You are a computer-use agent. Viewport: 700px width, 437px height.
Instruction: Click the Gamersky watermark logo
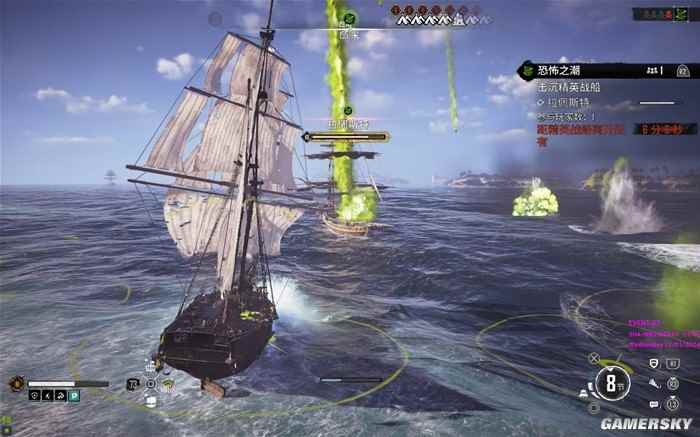click(x=645, y=423)
